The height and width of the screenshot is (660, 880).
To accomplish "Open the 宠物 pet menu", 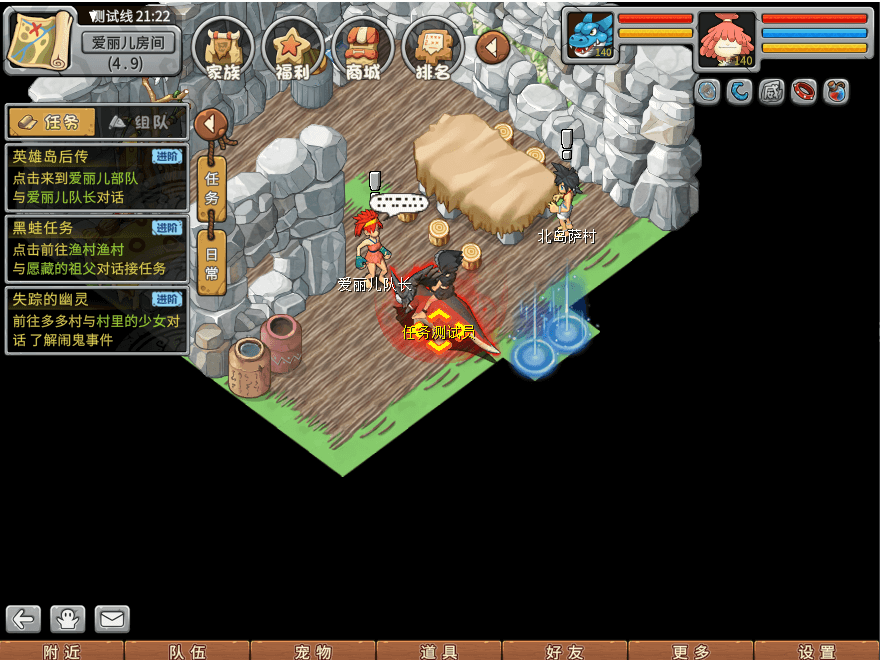I will pos(313,651).
